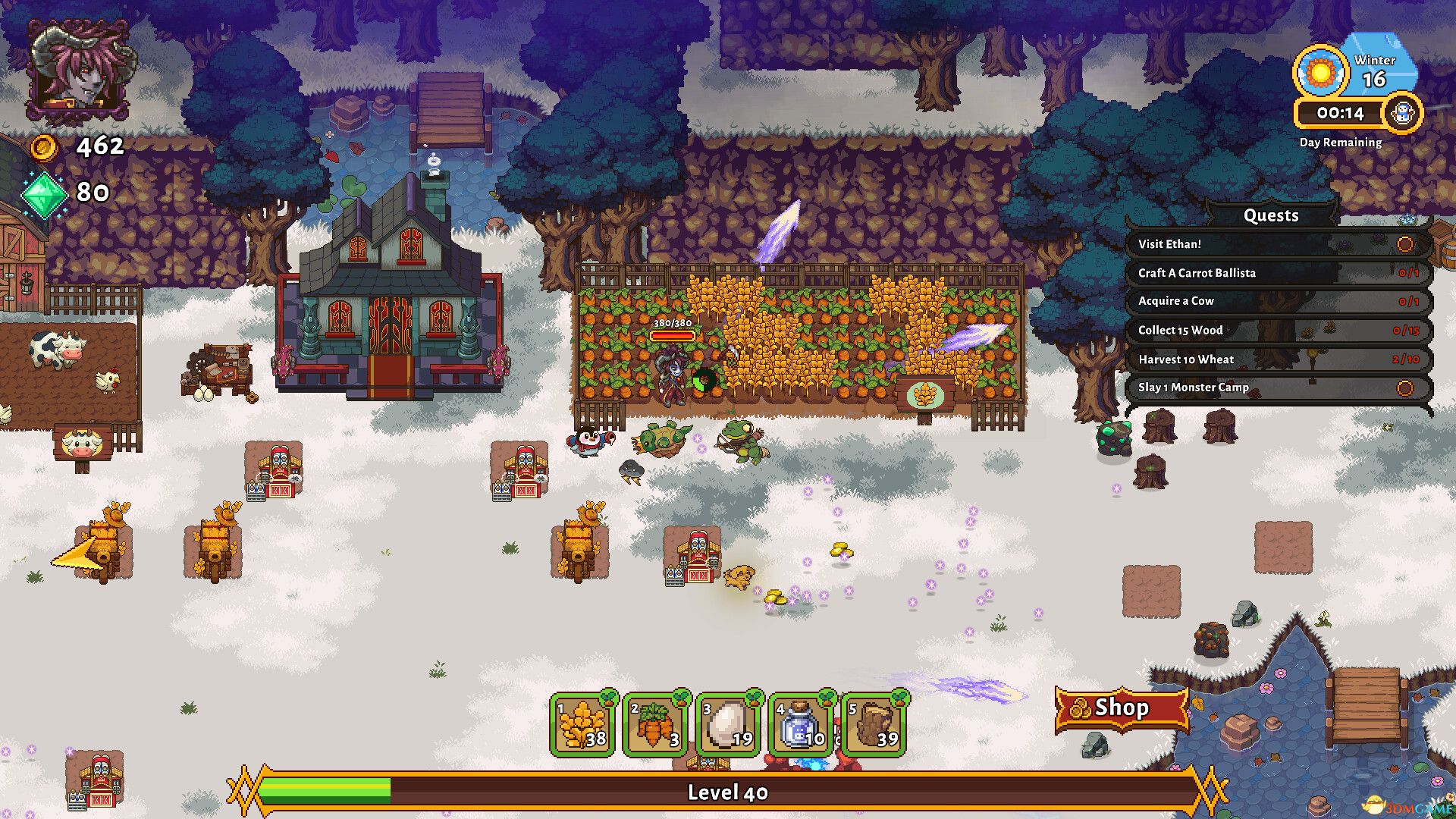Open the Shop menu
1456x819 pixels.
1122,708
